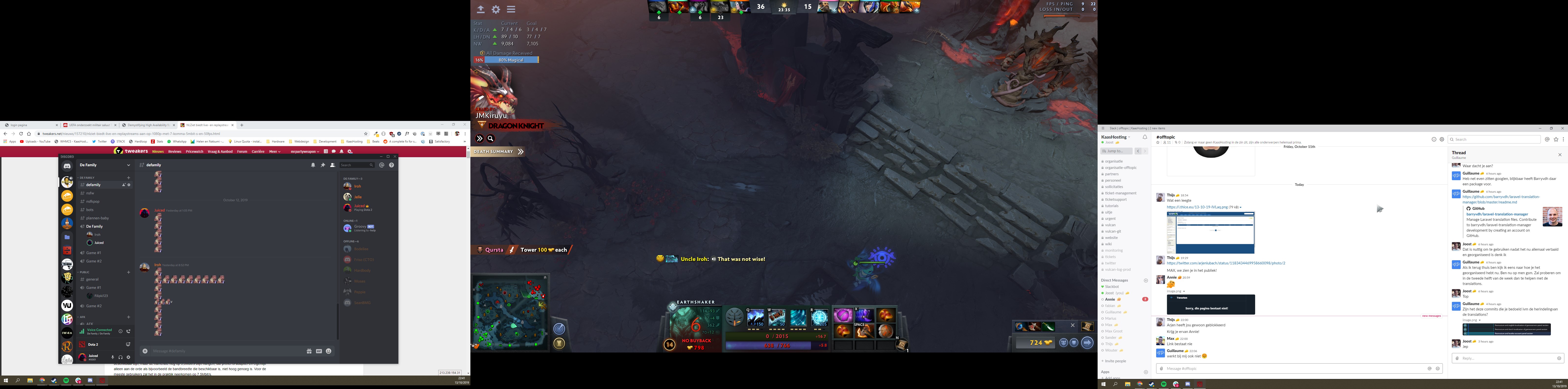Image resolution: width=1568 pixels, height=389 pixels.
Task: Expand the Death Summary panel
Action: (x=520, y=151)
